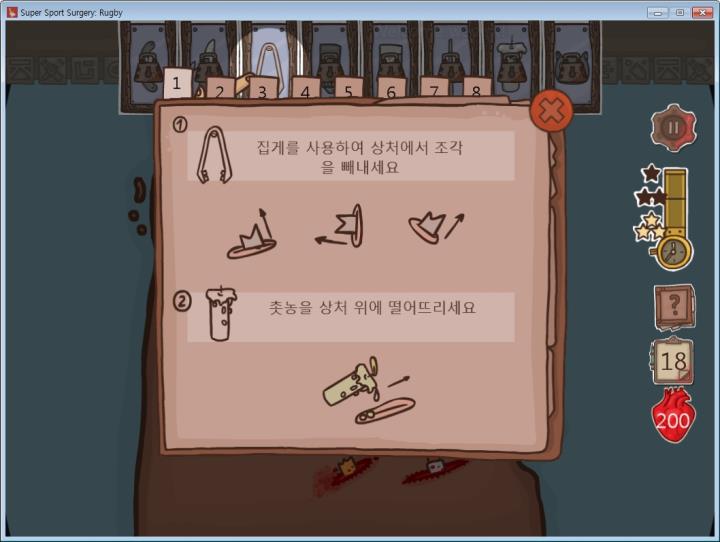Switch to instruction tab 5
The height and width of the screenshot is (542, 720).
(348, 90)
